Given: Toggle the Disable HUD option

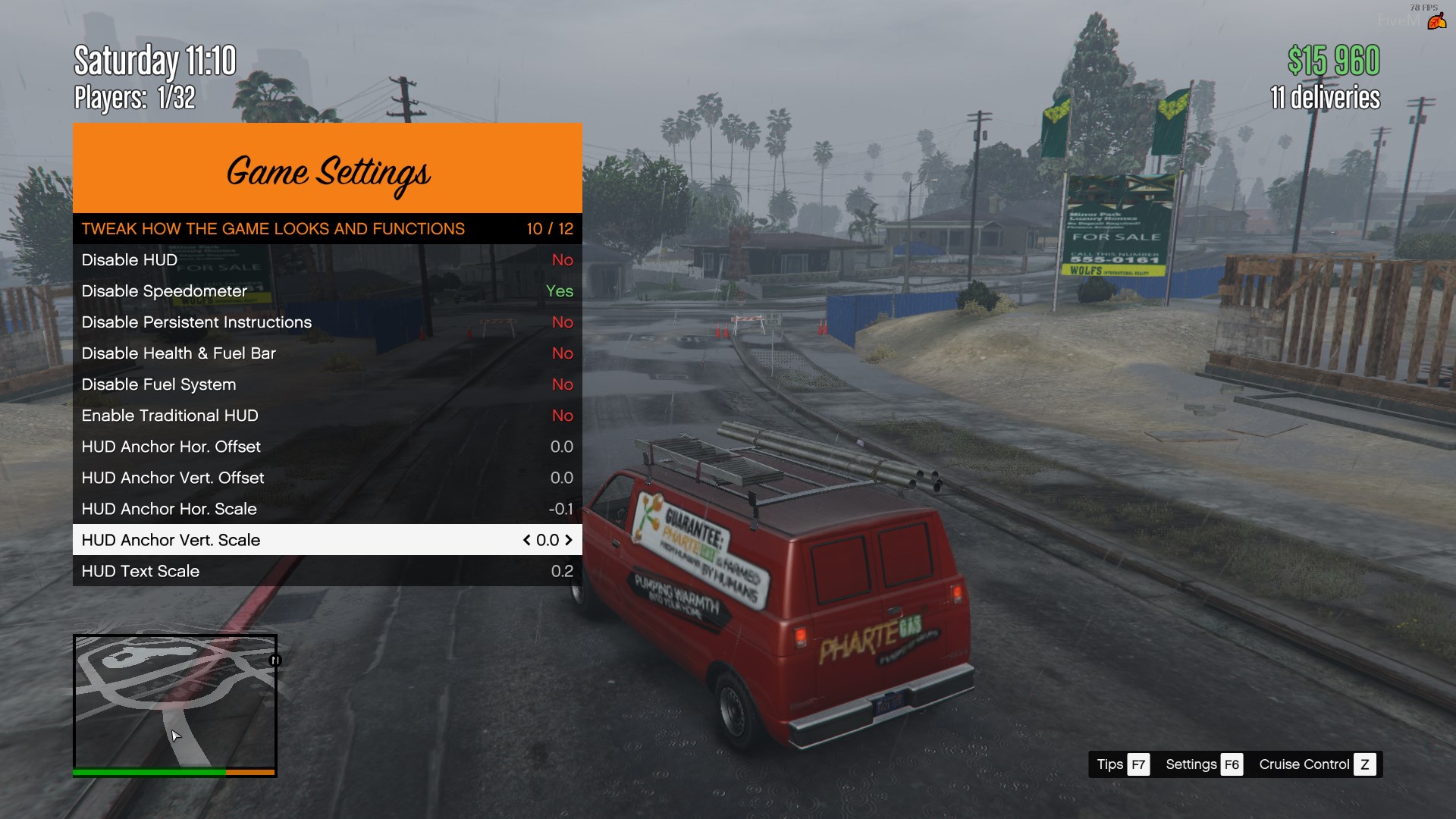Looking at the screenshot, I should [x=327, y=260].
